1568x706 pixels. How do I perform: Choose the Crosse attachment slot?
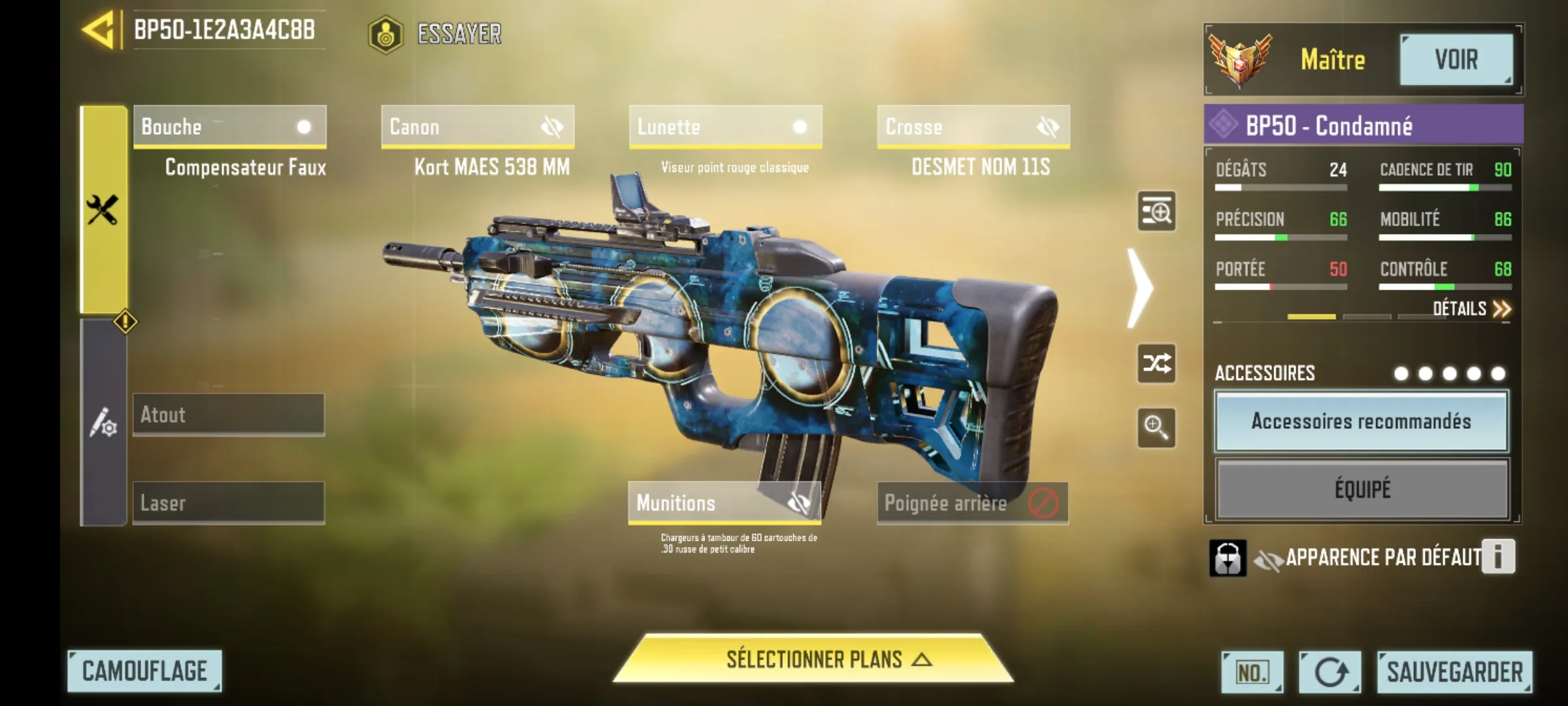pyautogui.click(x=973, y=127)
